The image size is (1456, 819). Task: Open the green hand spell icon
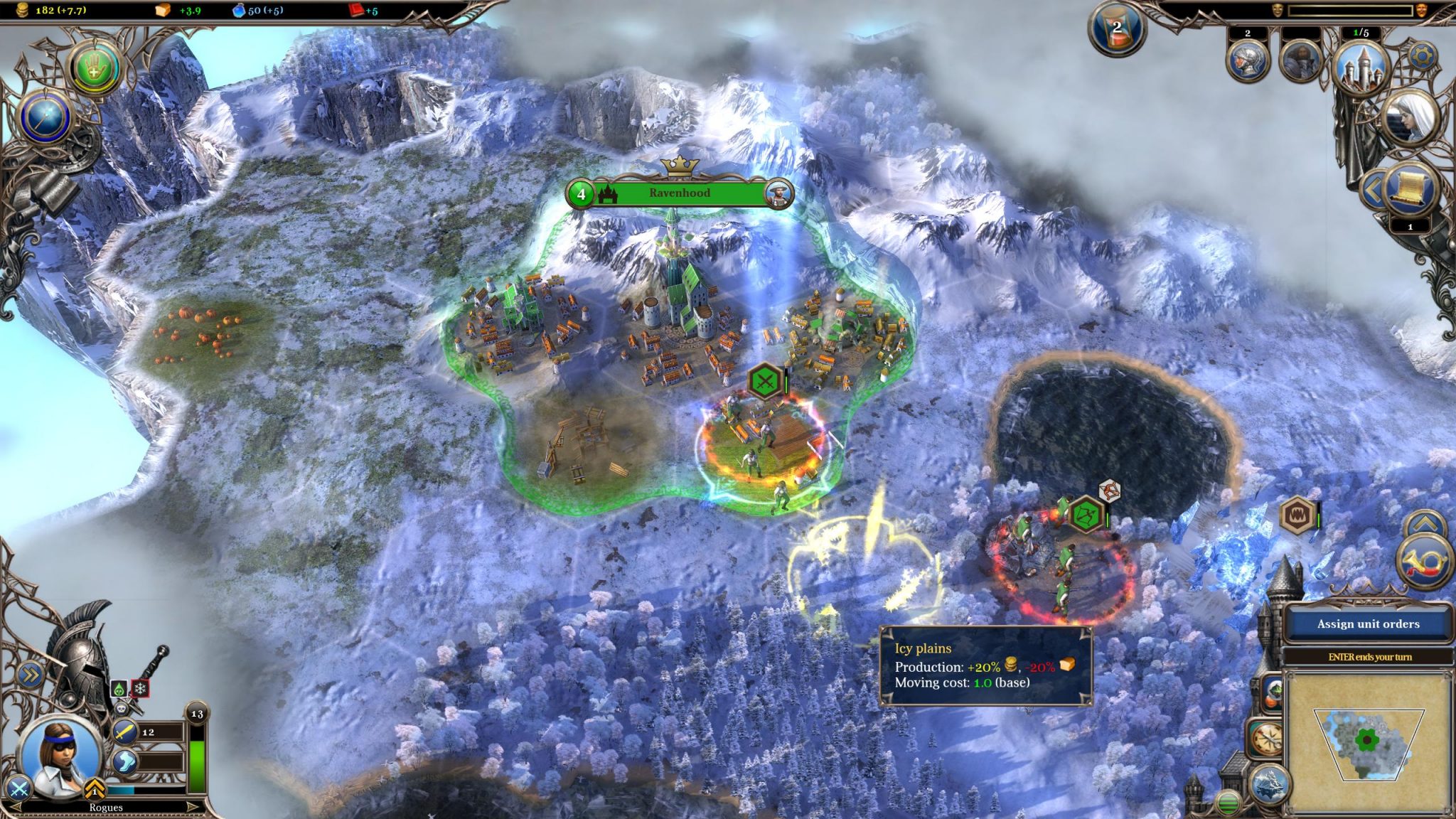point(93,68)
